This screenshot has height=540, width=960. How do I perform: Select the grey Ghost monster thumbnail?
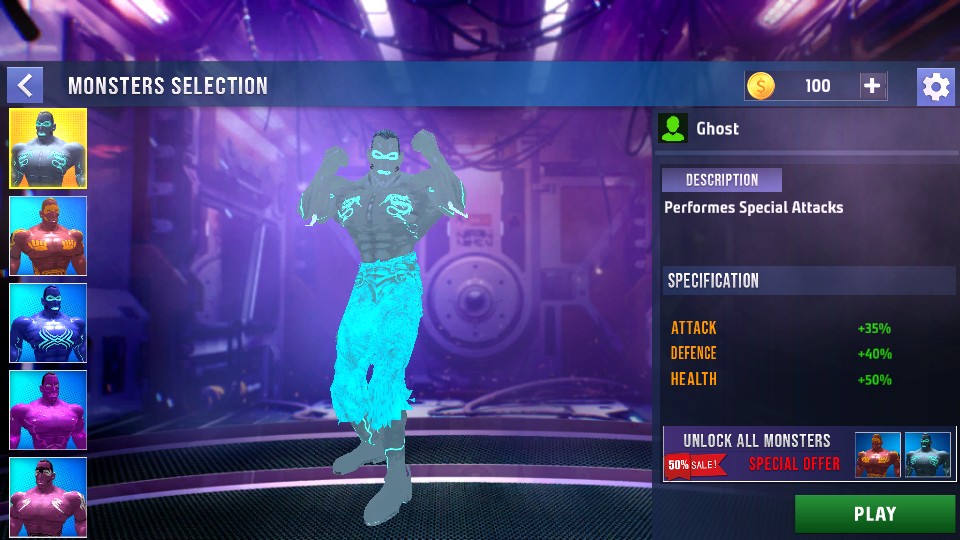click(48, 149)
